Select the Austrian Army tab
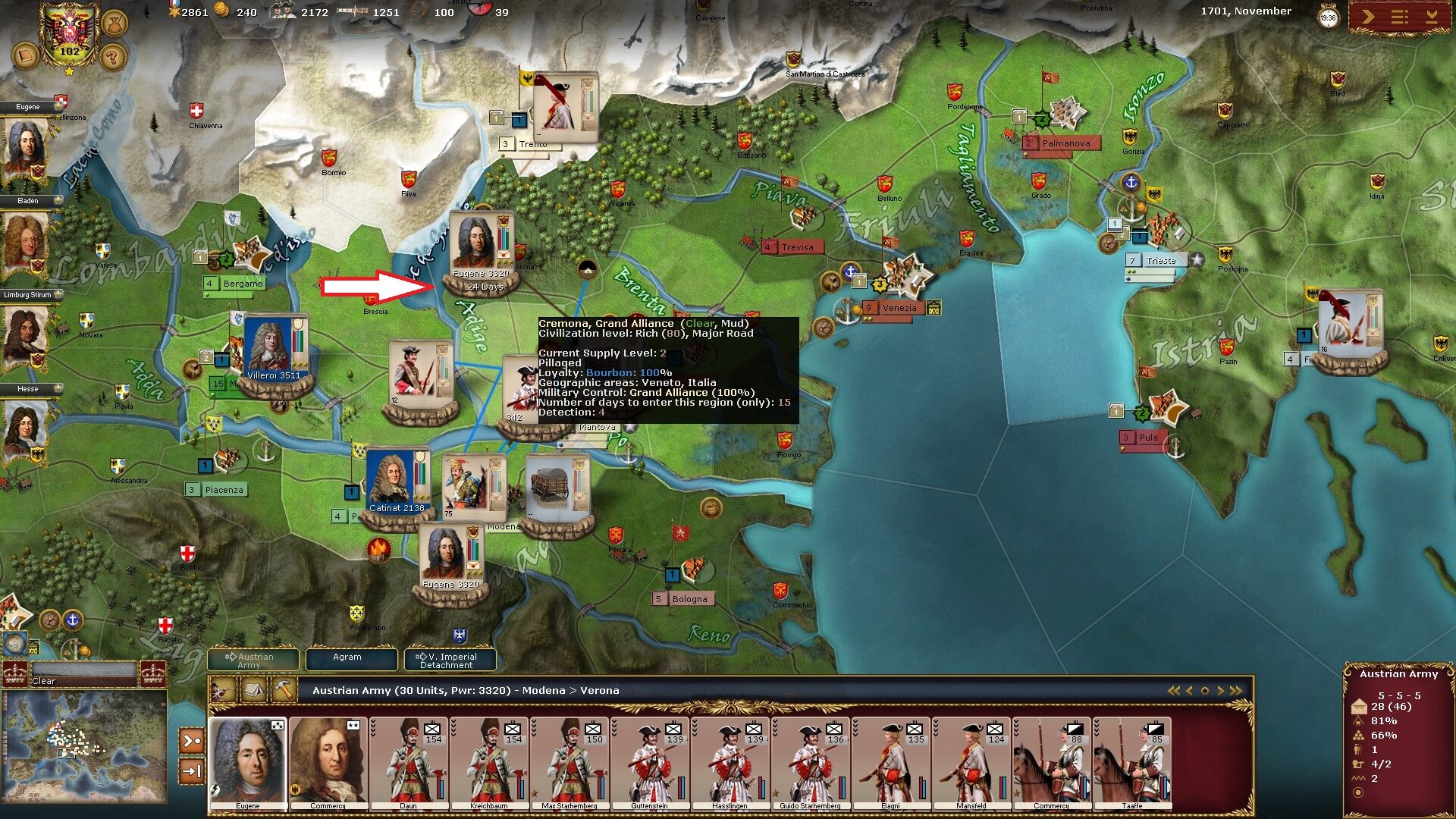This screenshot has height=819, width=1456. (253, 661)
